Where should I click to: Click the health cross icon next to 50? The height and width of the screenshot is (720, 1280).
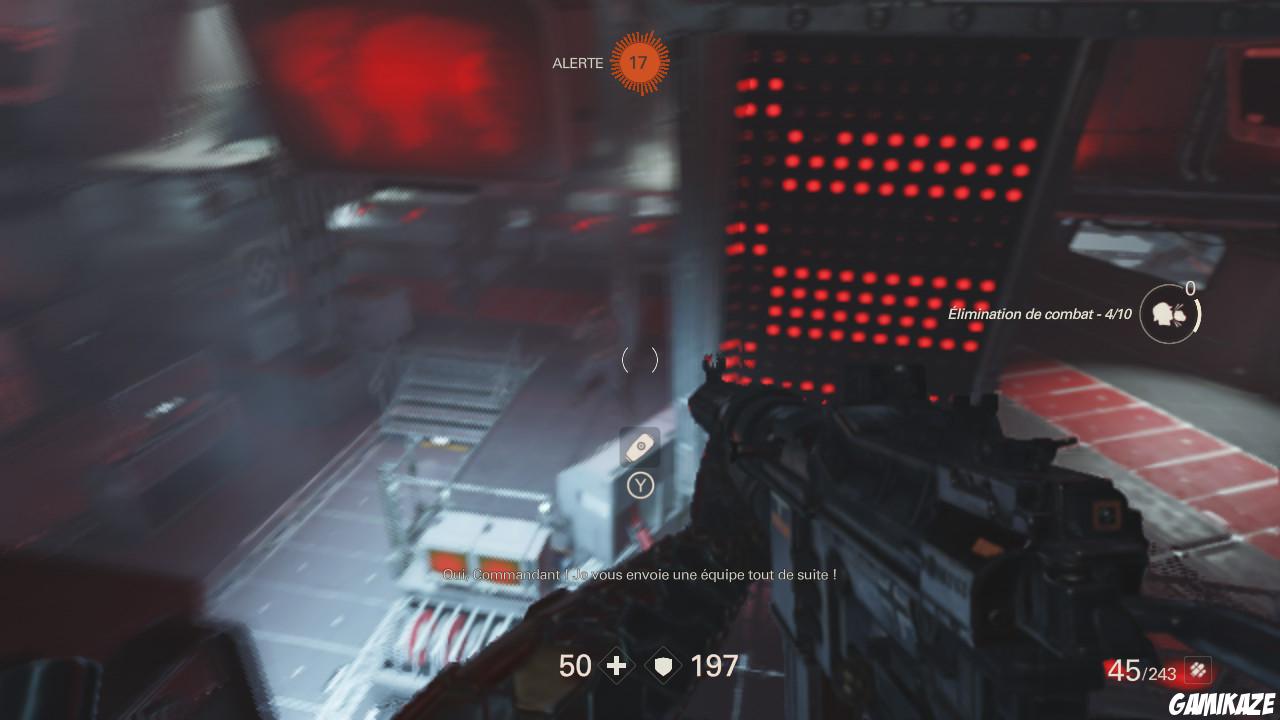[x=618, y=665]
